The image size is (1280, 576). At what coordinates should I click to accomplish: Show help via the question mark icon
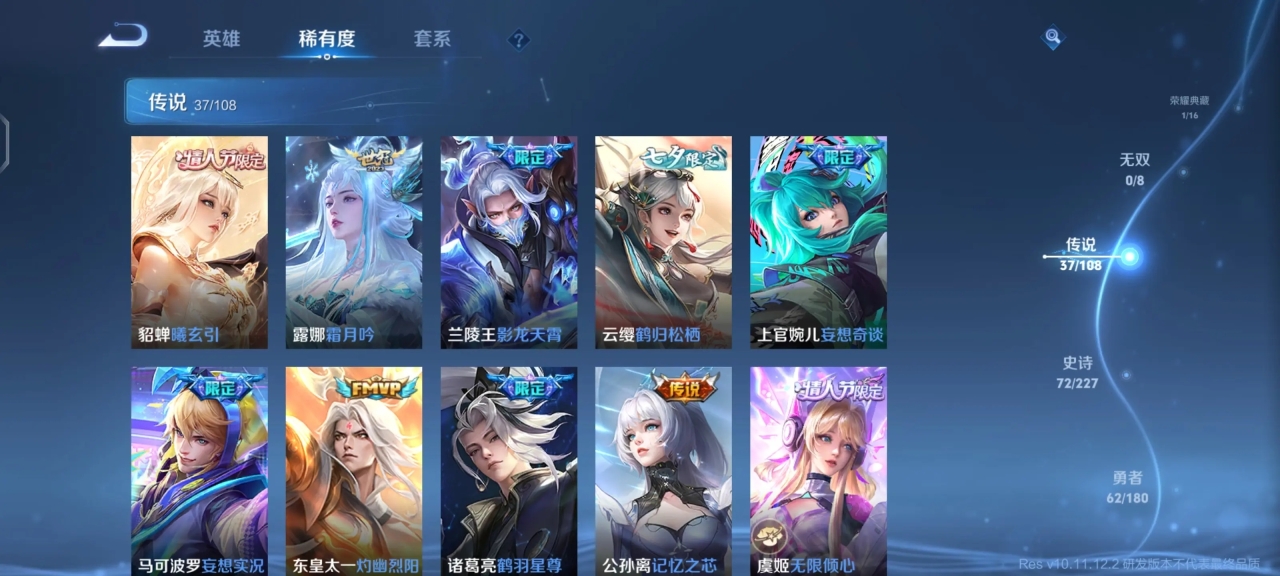pos(518,40)
